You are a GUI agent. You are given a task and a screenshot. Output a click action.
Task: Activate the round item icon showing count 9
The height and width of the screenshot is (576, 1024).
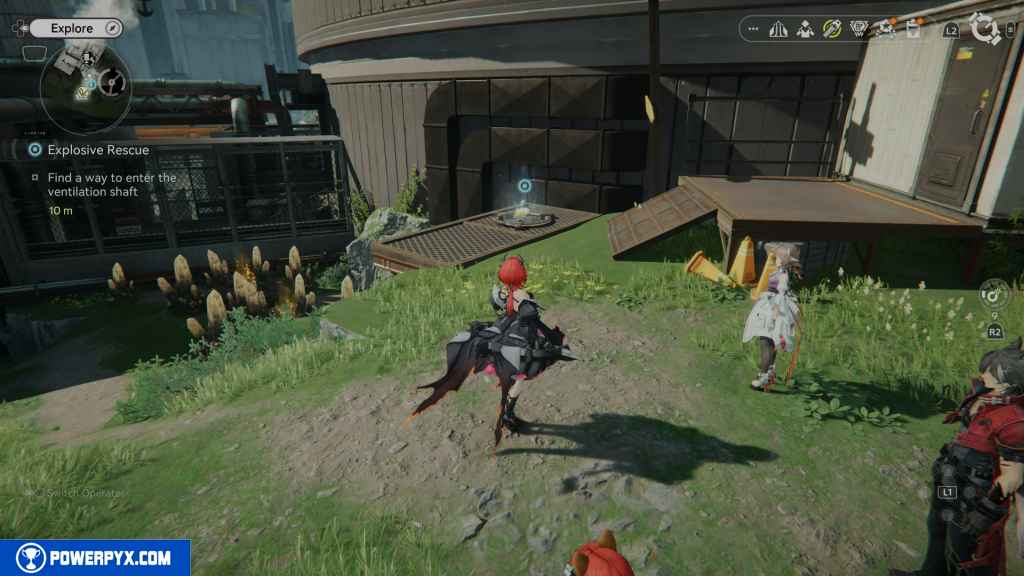coord(994,295)
